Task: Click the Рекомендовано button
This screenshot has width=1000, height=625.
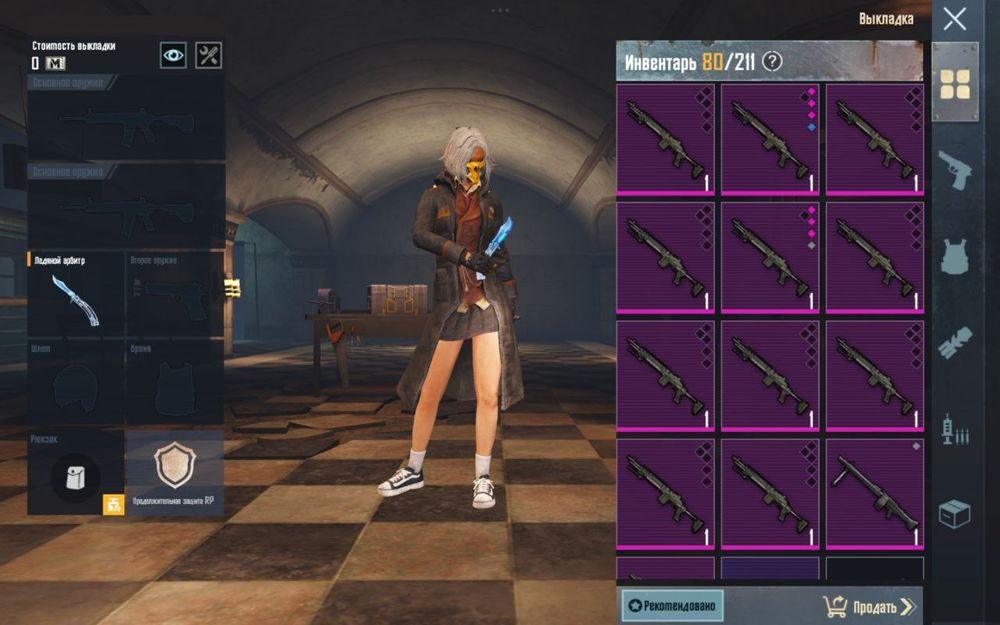Action: (672, 605)
